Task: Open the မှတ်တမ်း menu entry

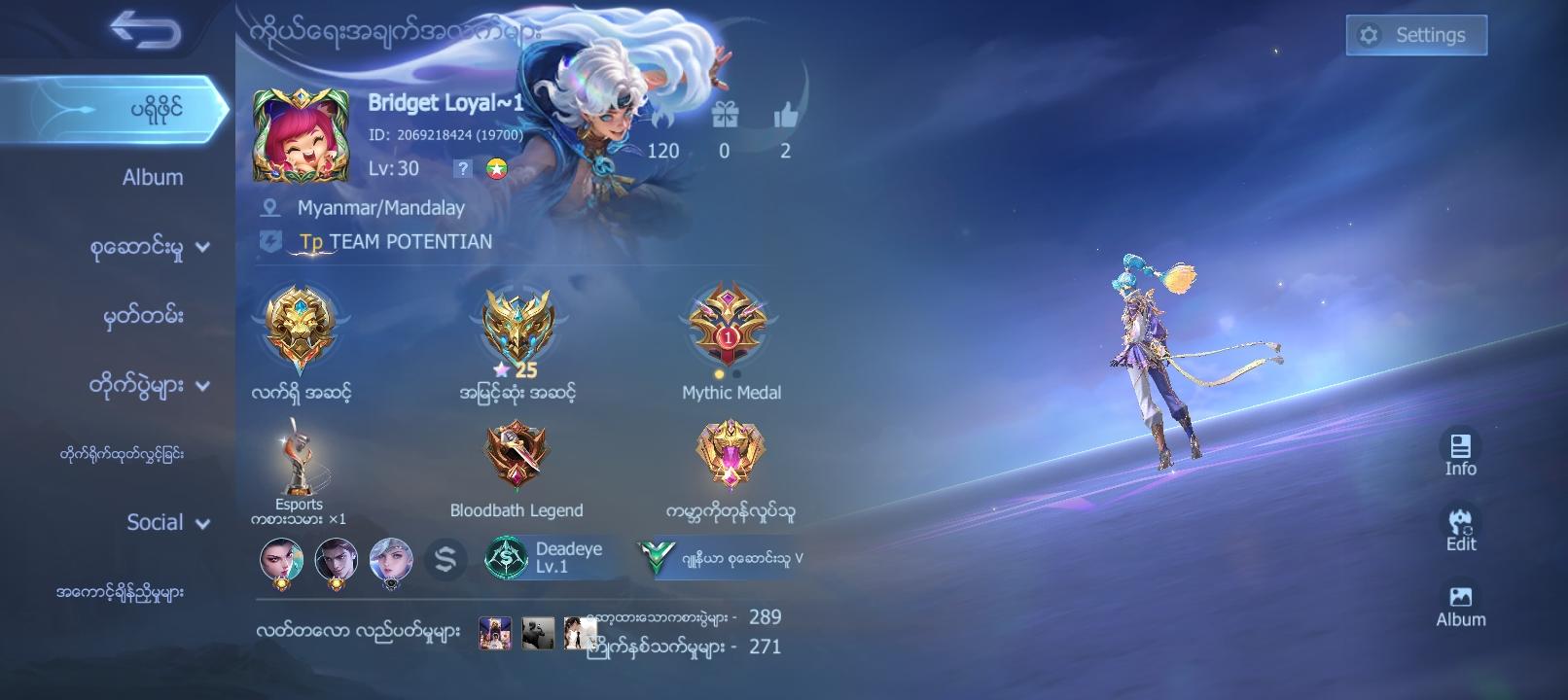Action: click(x=142, y=316)
